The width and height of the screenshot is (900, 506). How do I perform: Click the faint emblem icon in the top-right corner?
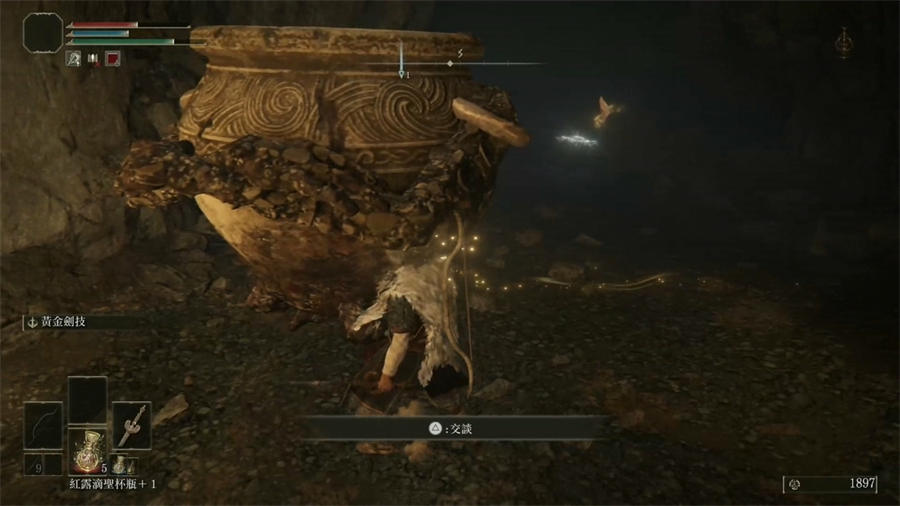(x=846, y=43)
